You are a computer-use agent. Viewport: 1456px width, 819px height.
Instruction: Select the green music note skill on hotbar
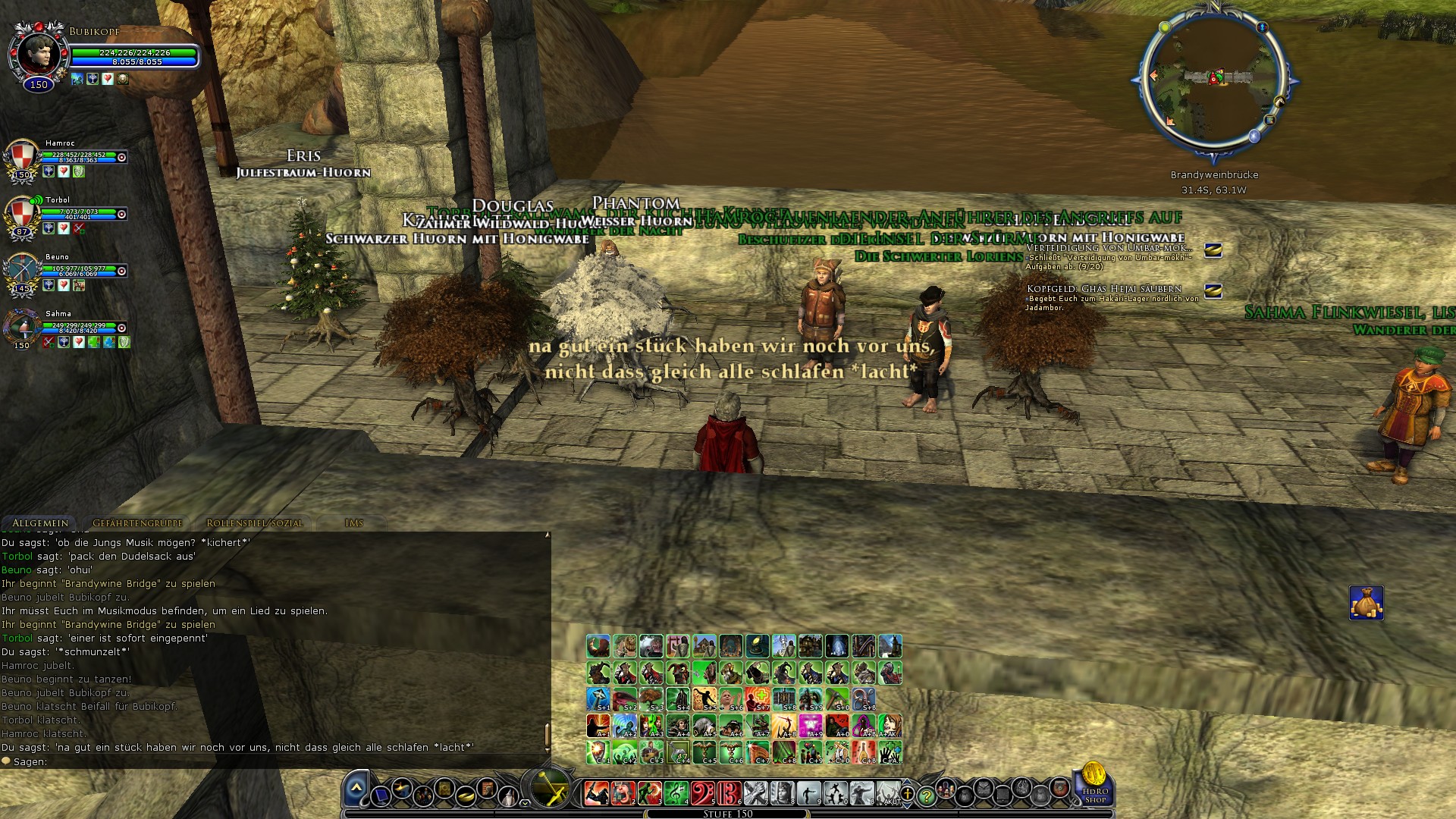pyautogui.click(x=675, y=793)
